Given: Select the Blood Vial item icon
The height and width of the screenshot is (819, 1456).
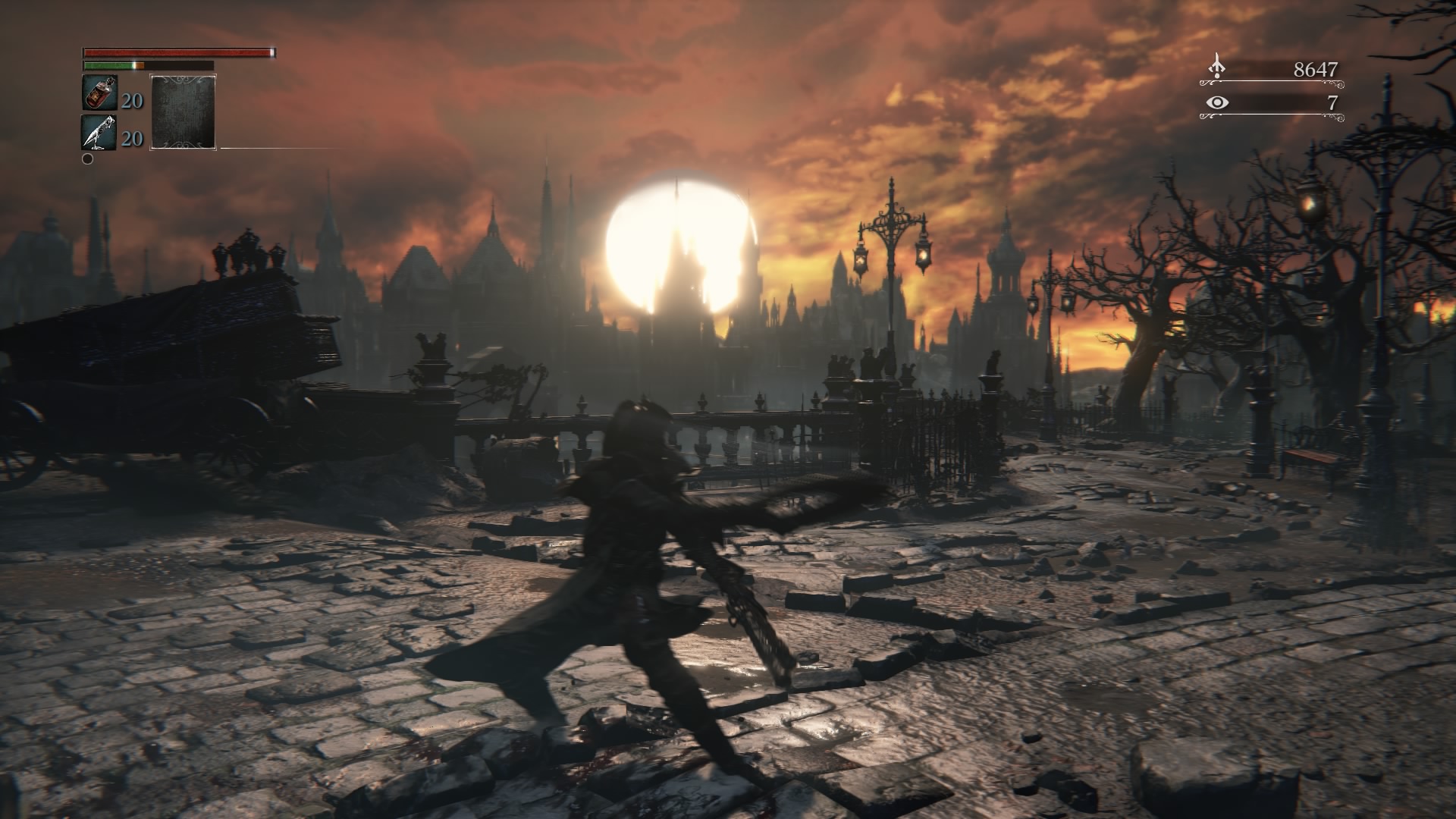Looking at the screenshot, I should point(99,93).
